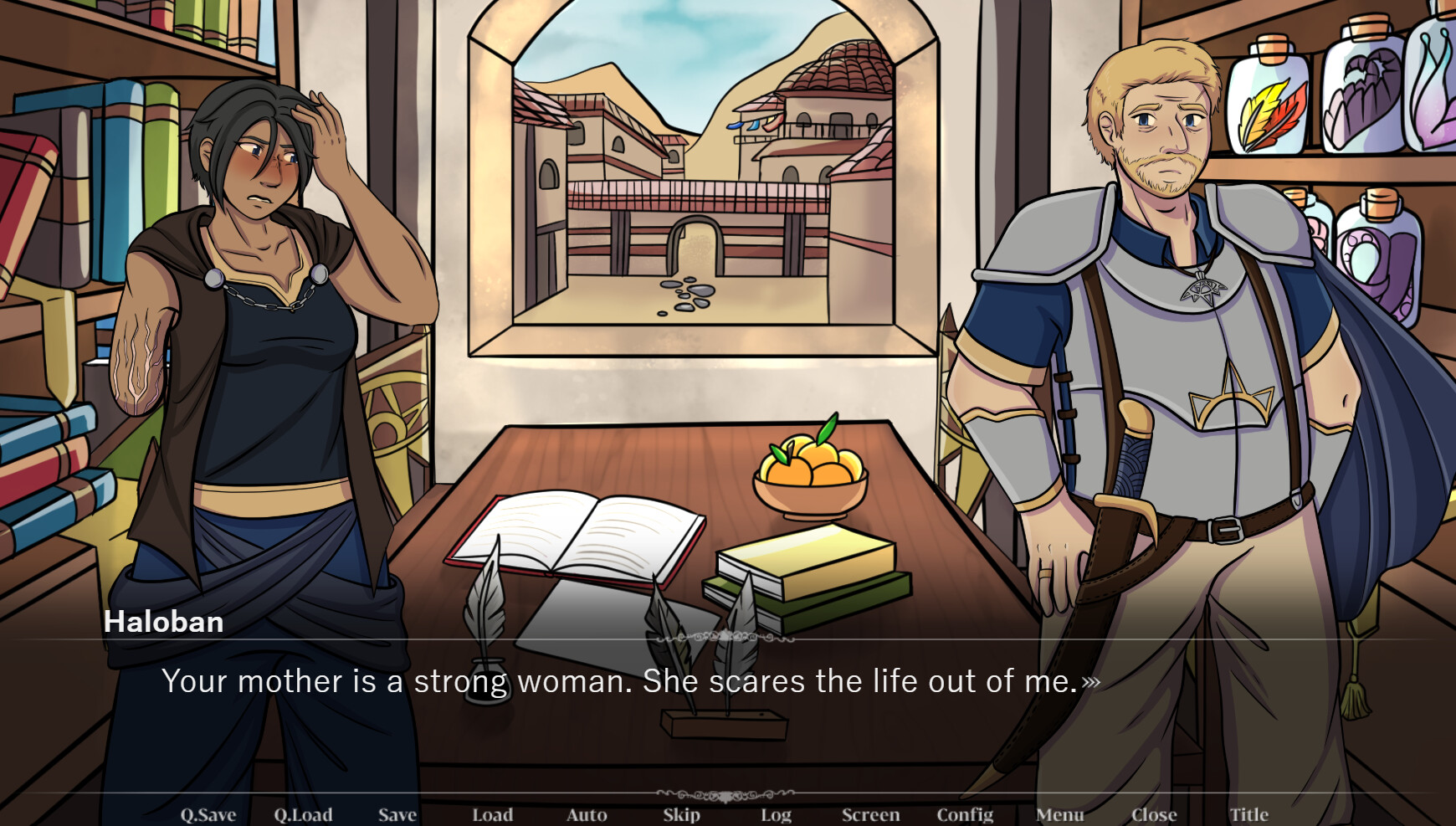
Task: Return to the Title screen
Action: click(1249, 814)
